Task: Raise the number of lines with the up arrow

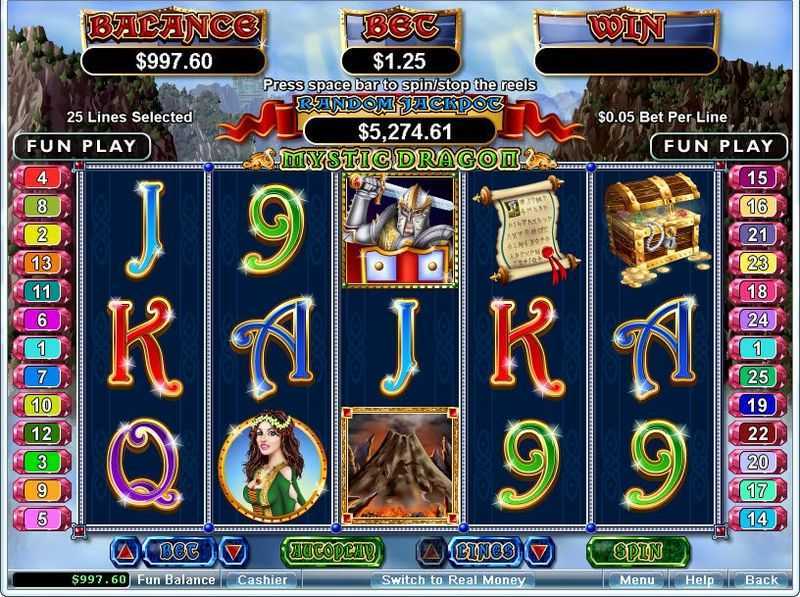Action: coord(432,551)
